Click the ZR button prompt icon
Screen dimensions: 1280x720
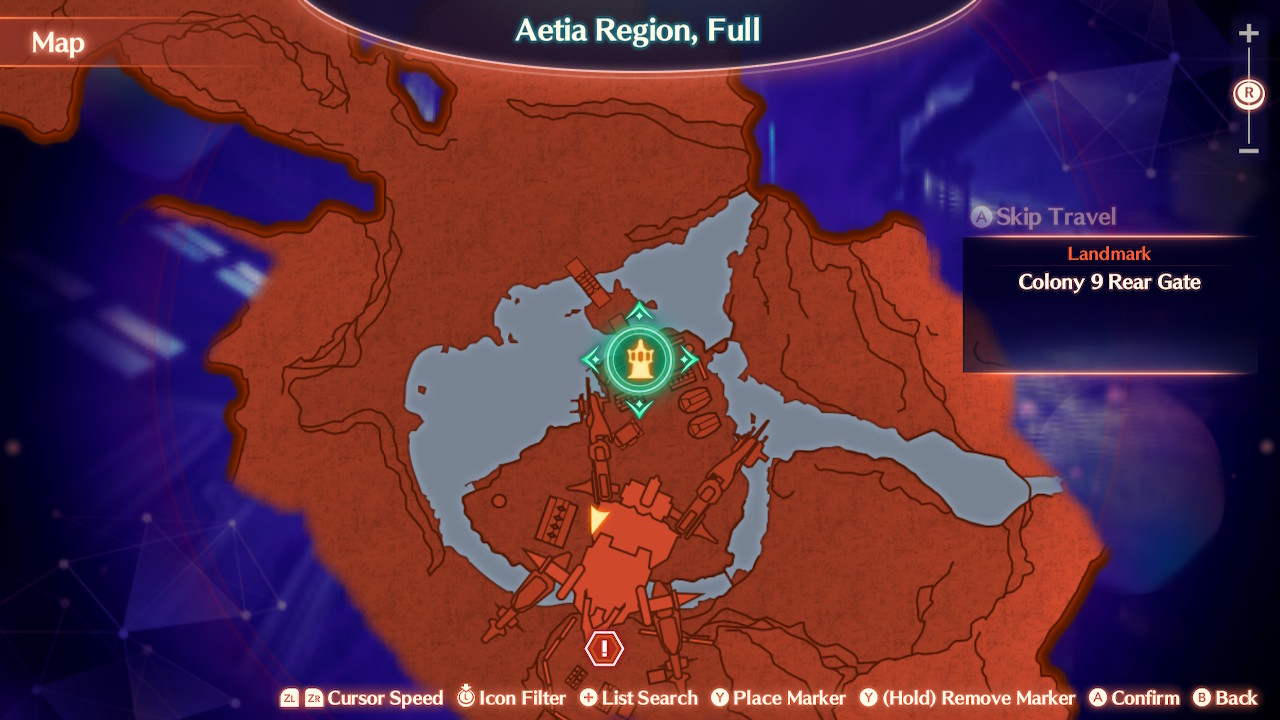[315, 698]
